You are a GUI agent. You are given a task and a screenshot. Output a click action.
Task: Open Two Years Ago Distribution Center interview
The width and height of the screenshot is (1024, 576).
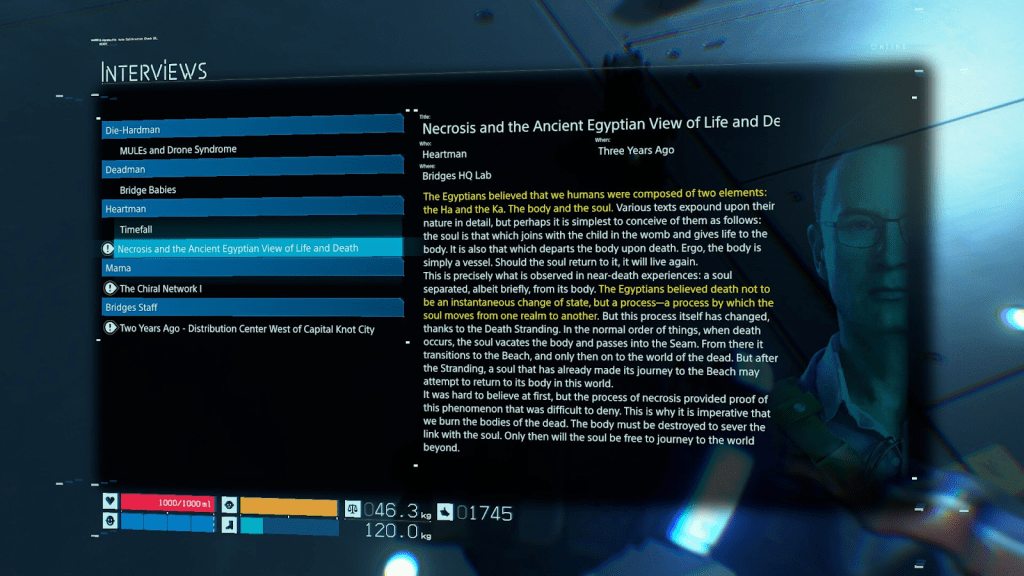pyautogui.click(x=247, y=328)
